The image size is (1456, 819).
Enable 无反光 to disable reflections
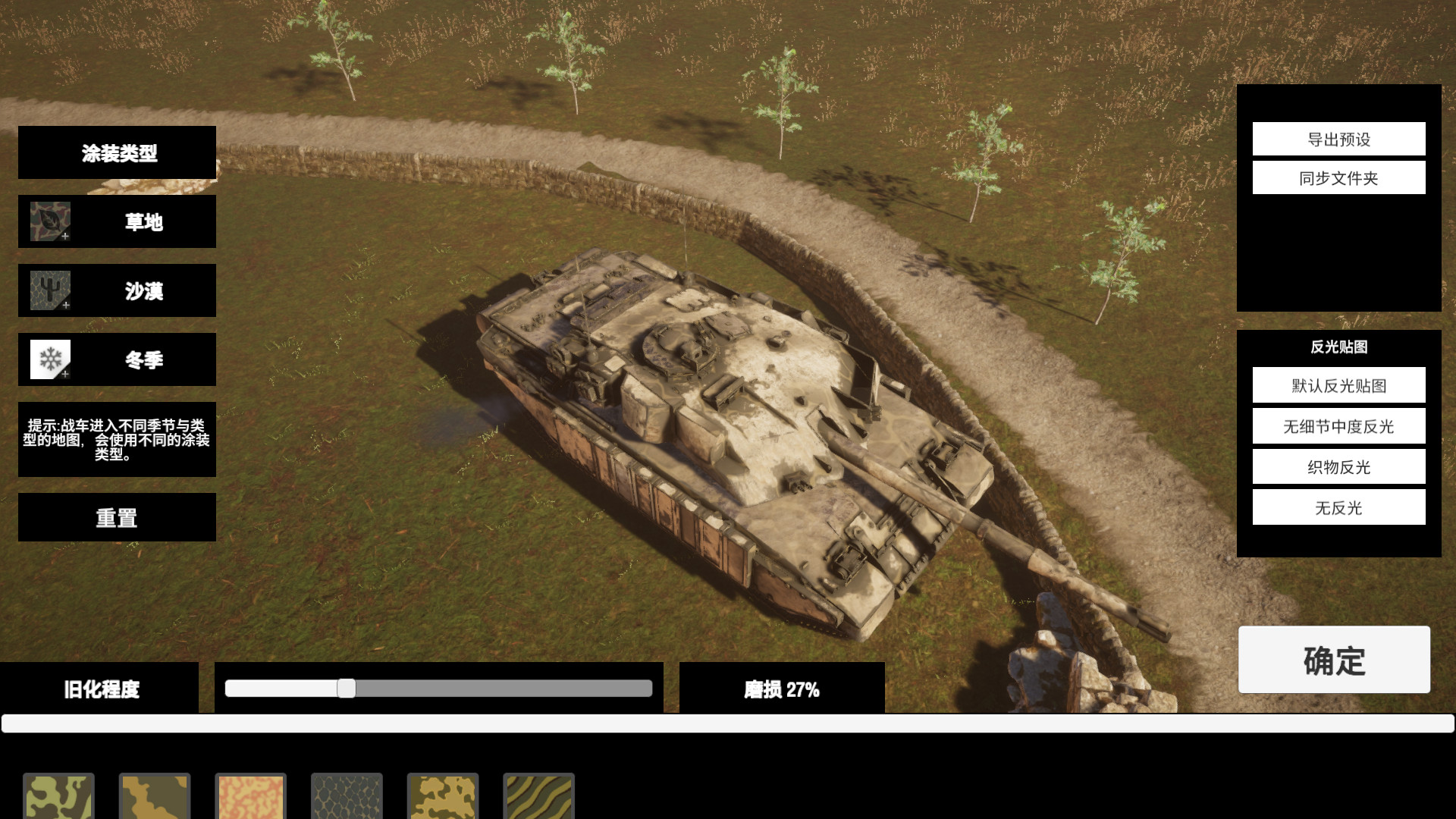1338,508
